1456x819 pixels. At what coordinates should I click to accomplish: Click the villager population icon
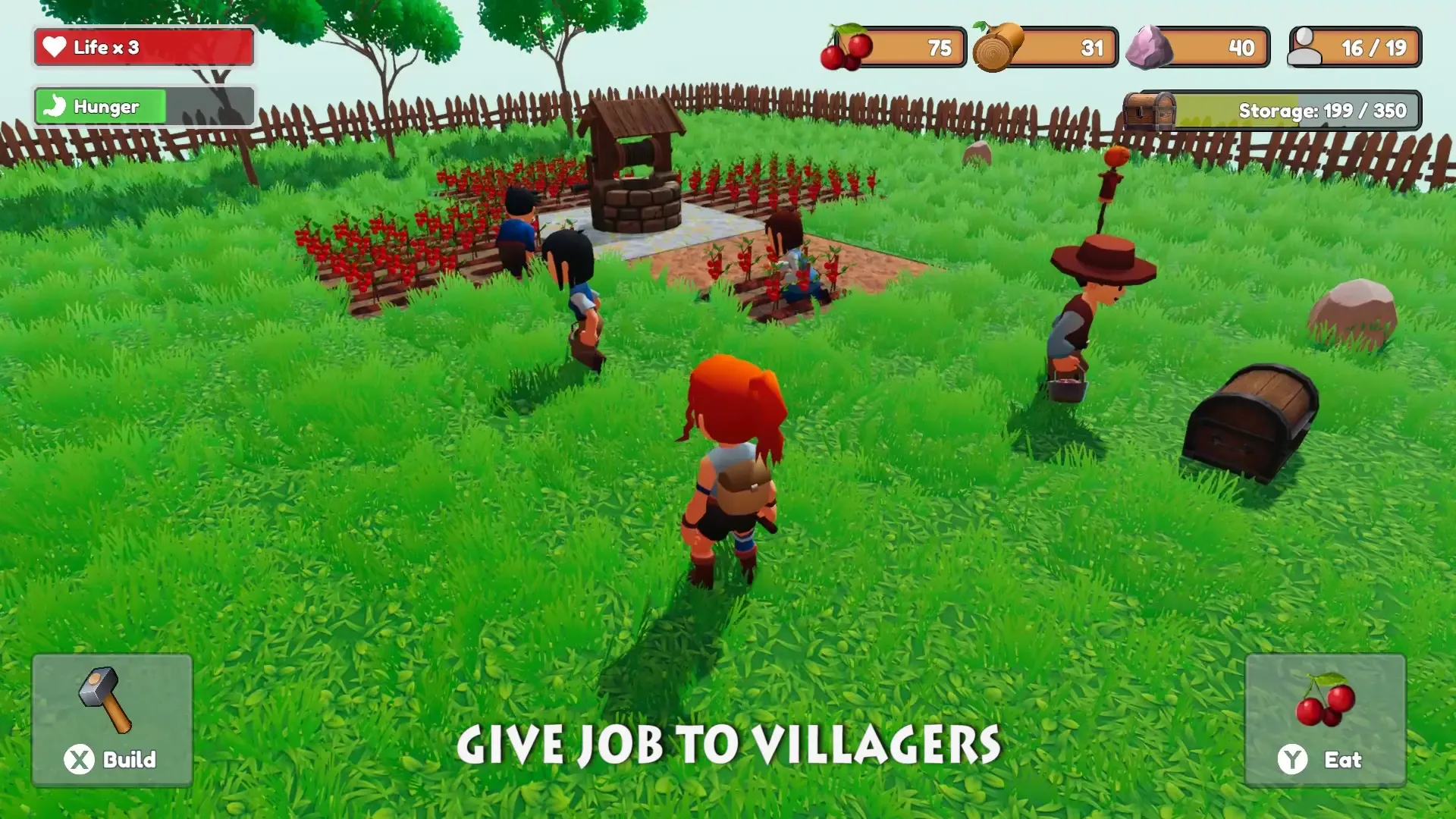[x=1306, y=45]
